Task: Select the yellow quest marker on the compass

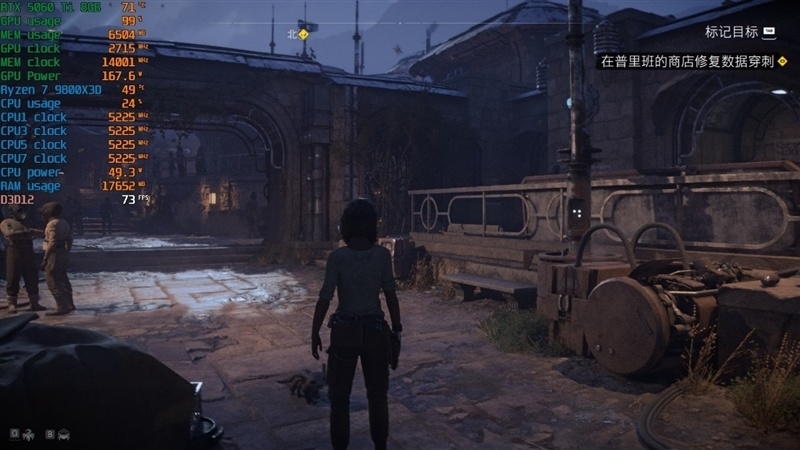Action: pos(304,34)
